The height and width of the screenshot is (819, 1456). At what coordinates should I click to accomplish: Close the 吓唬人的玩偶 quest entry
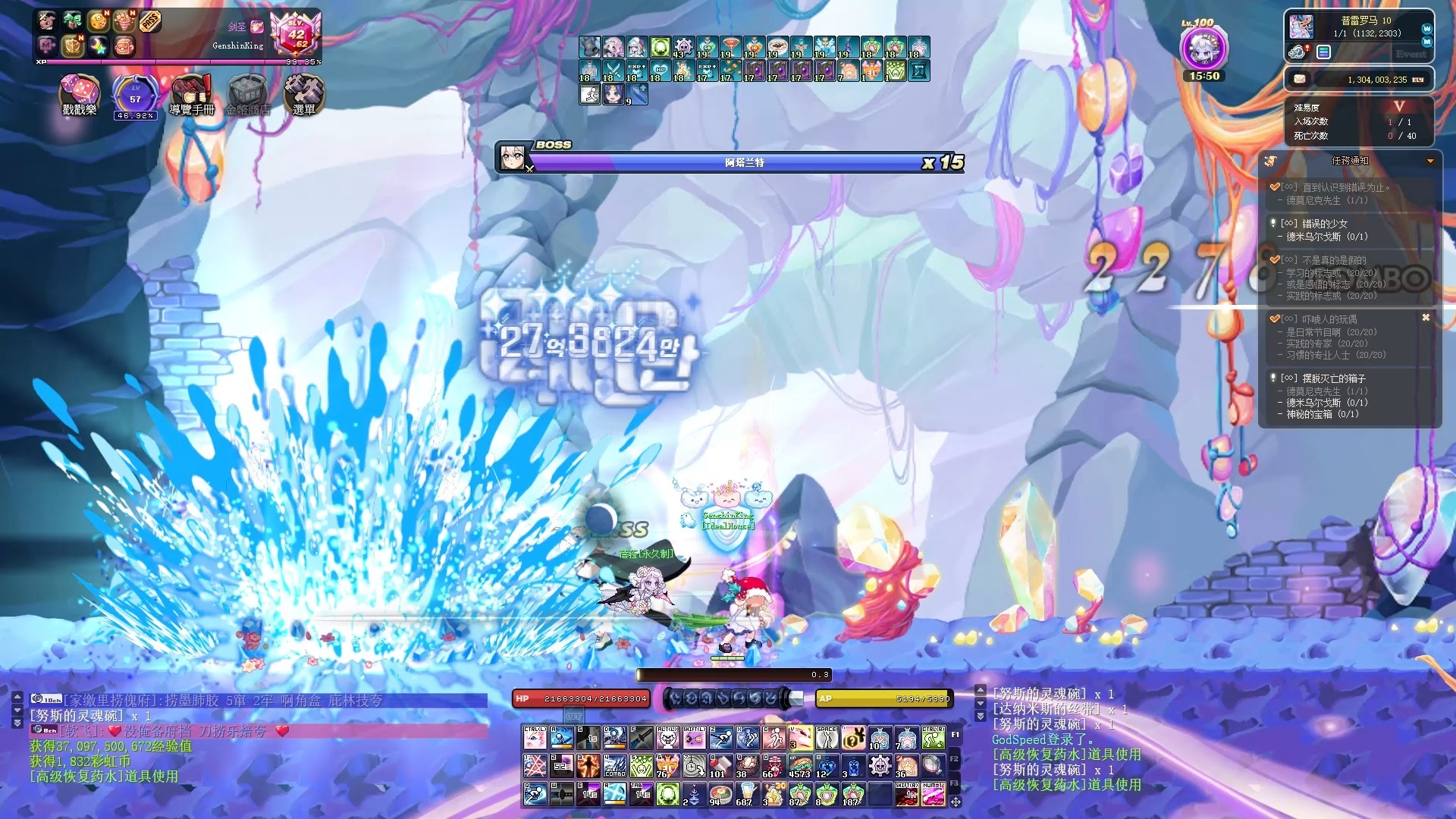[1426, 318]
